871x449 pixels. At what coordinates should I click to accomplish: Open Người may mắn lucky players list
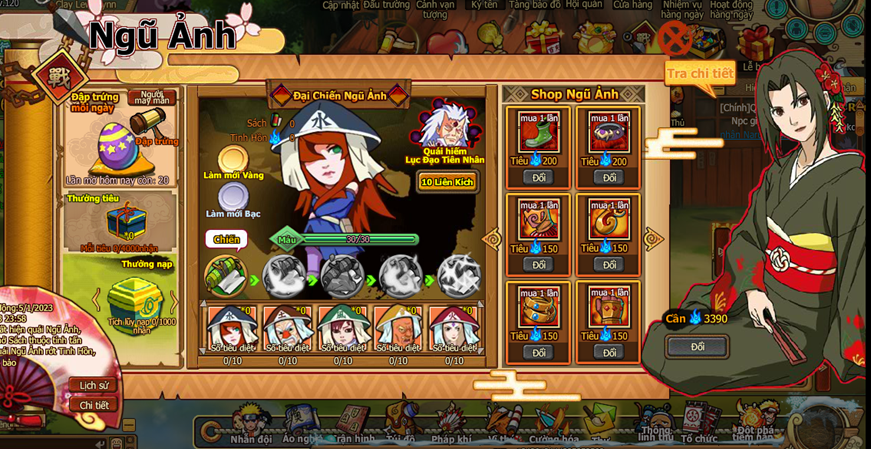[152, 97]
